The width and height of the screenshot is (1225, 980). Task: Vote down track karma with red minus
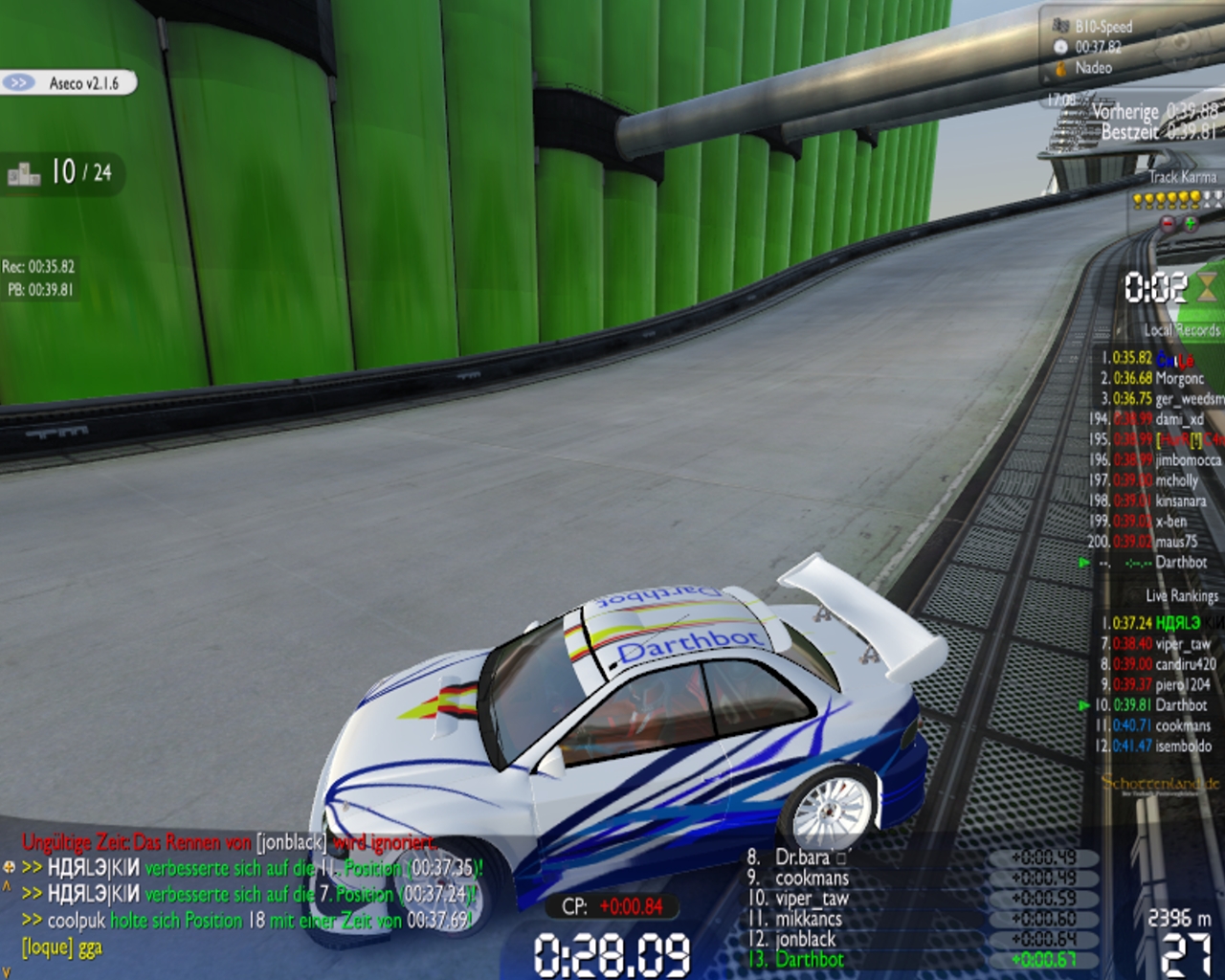tap(1167, 223)
